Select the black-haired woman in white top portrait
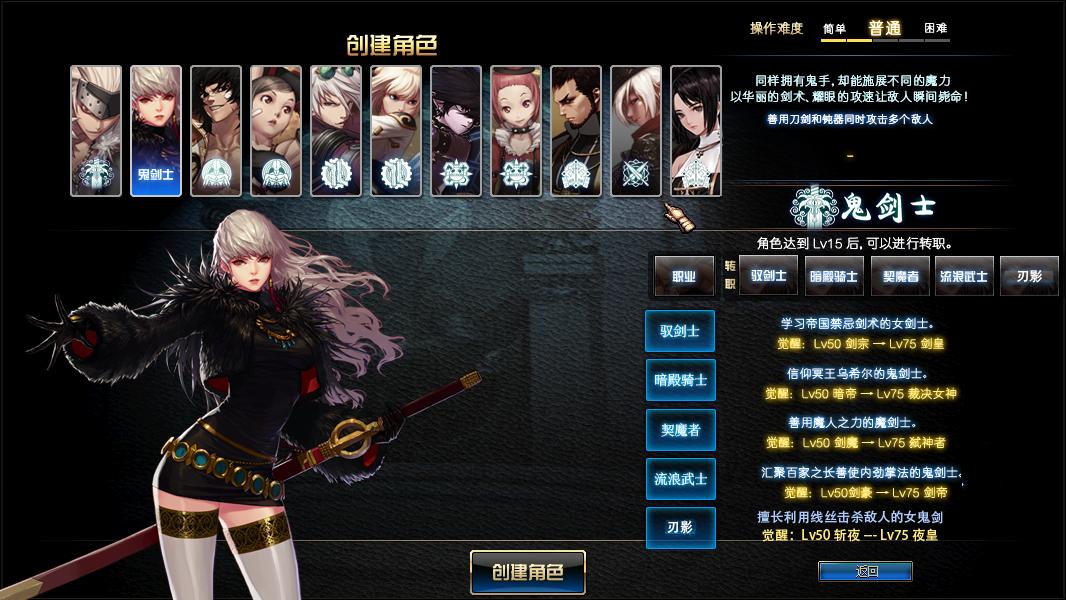This screenshot has height=600, width=1066. click(x=696, y=130)
